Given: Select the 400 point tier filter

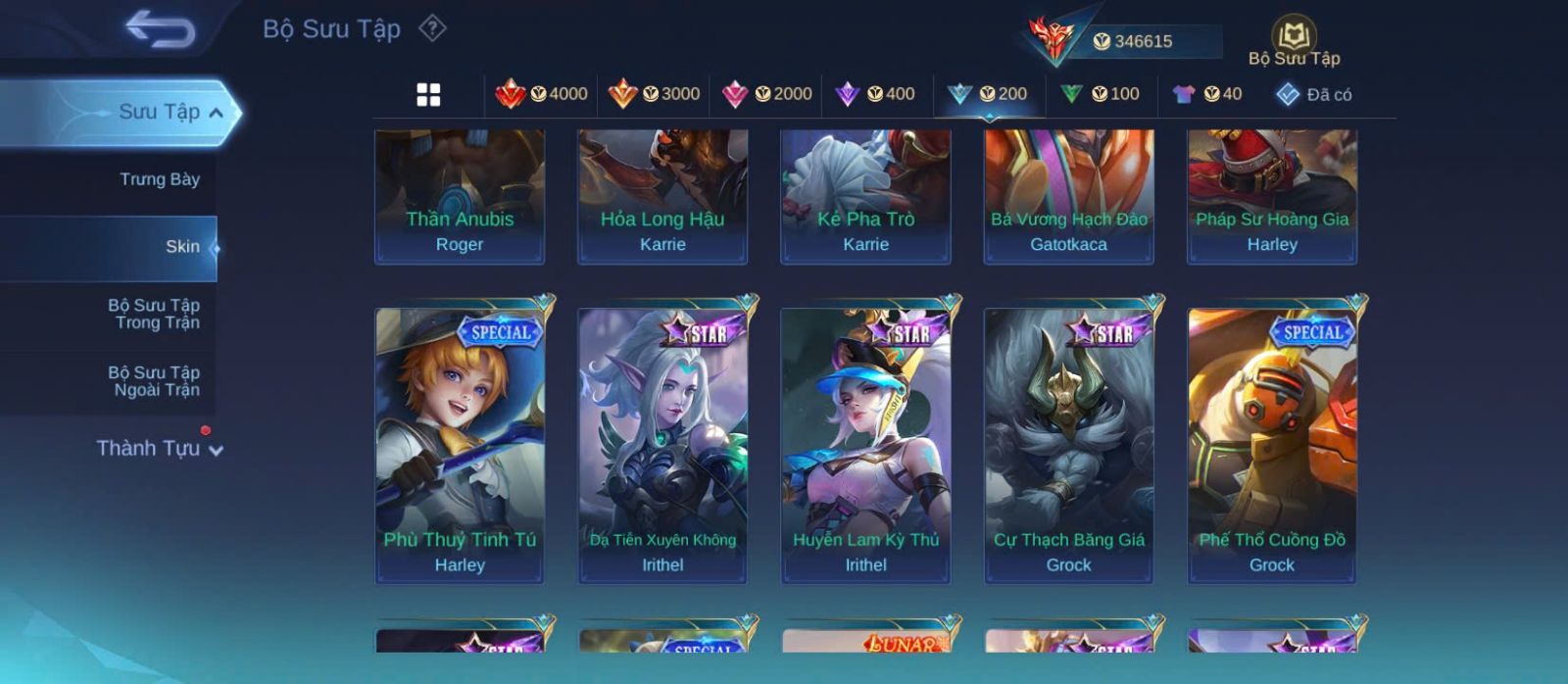Looking at the screenshot, I should tap(874, 94).
